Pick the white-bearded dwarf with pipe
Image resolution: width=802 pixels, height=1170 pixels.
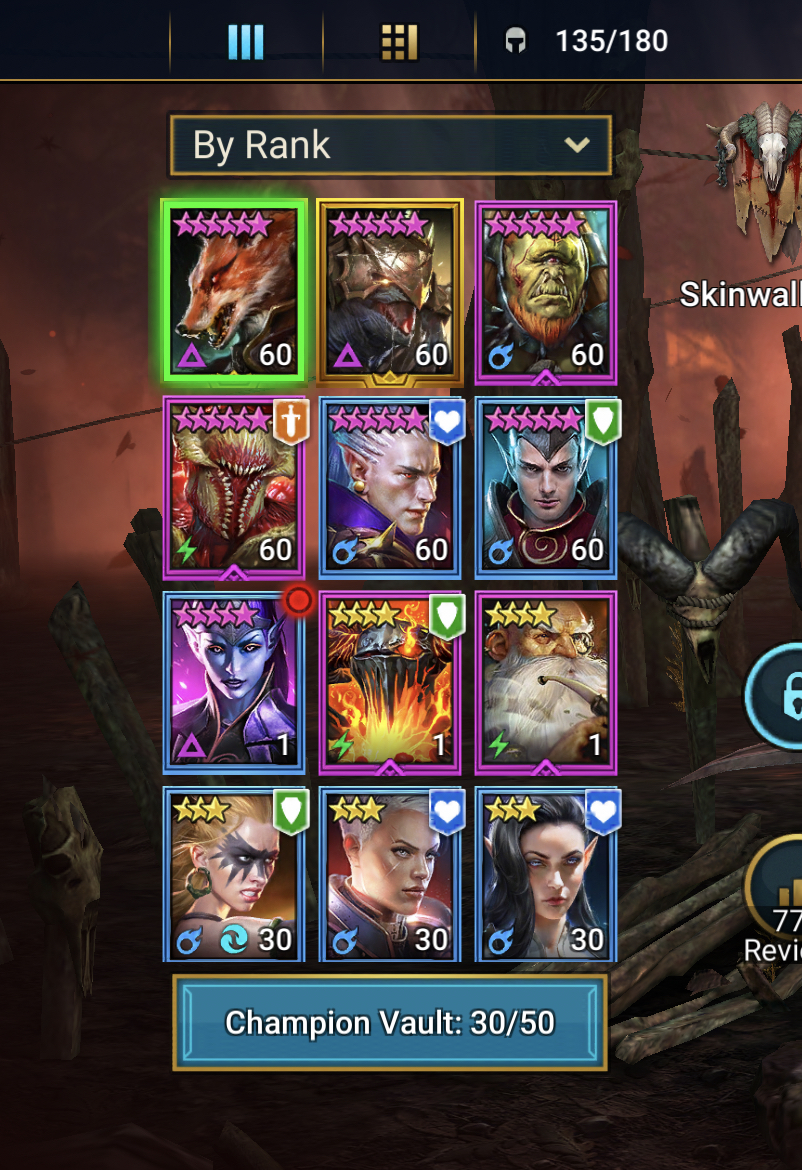click(545, 682)
